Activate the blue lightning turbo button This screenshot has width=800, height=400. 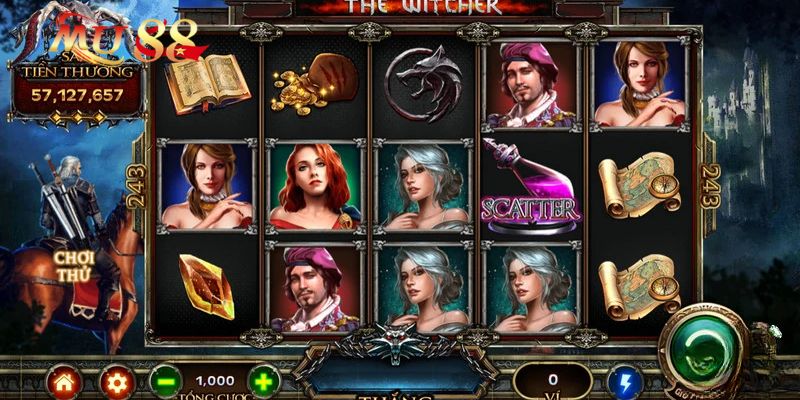[625, 381]
